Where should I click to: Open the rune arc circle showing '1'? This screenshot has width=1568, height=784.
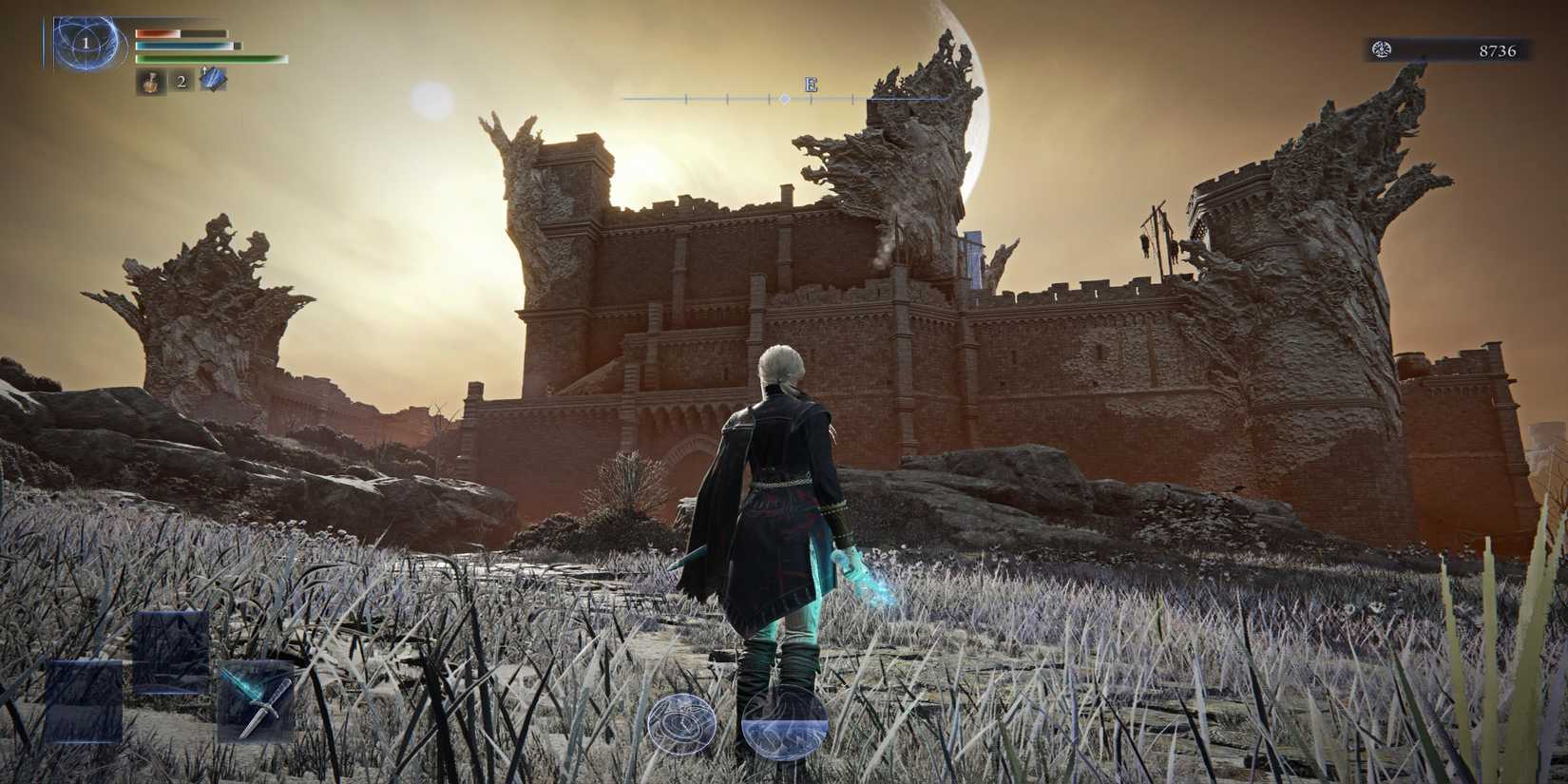click(87, 46)
